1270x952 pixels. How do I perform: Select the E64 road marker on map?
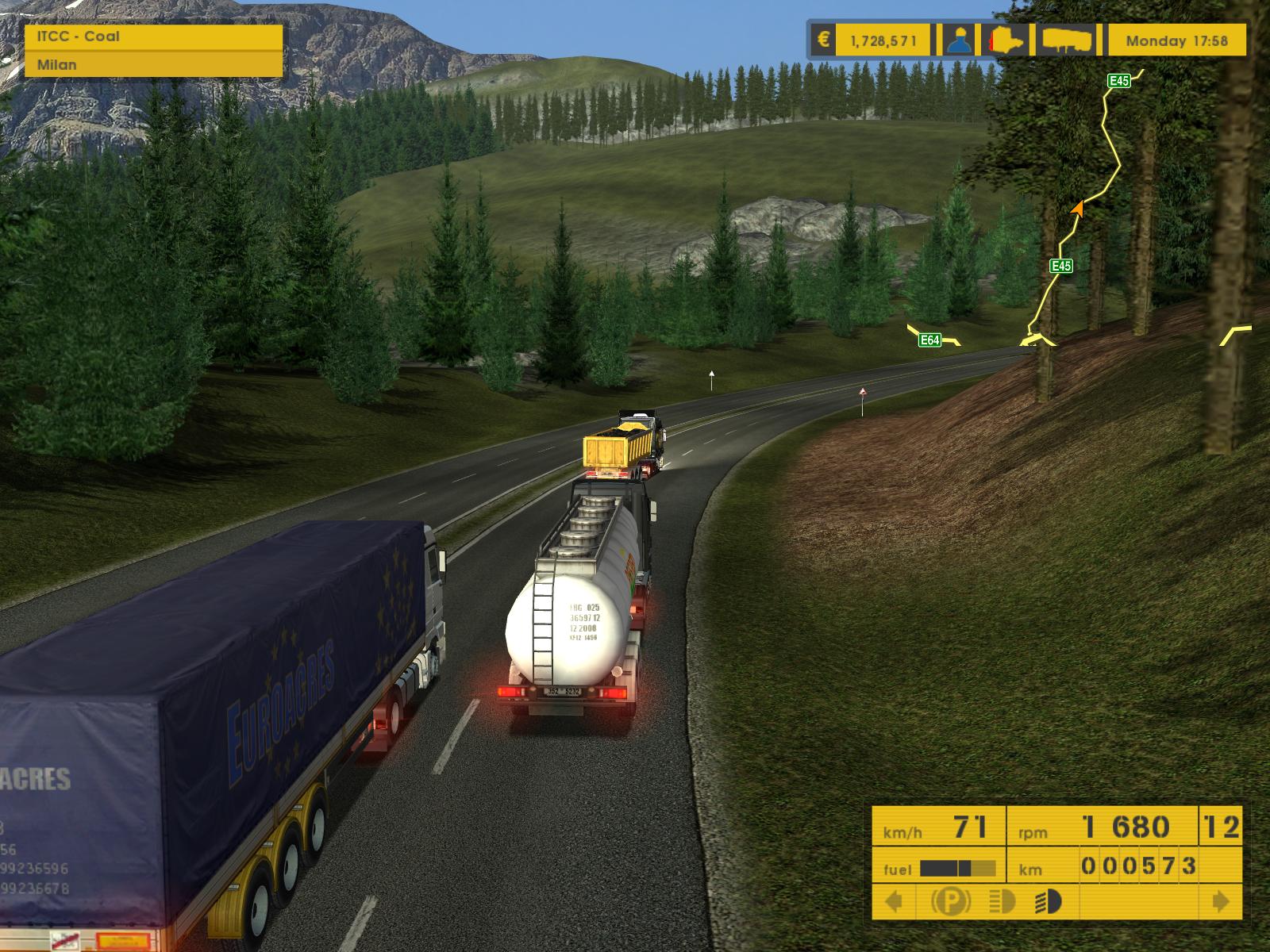click(929, 340)
